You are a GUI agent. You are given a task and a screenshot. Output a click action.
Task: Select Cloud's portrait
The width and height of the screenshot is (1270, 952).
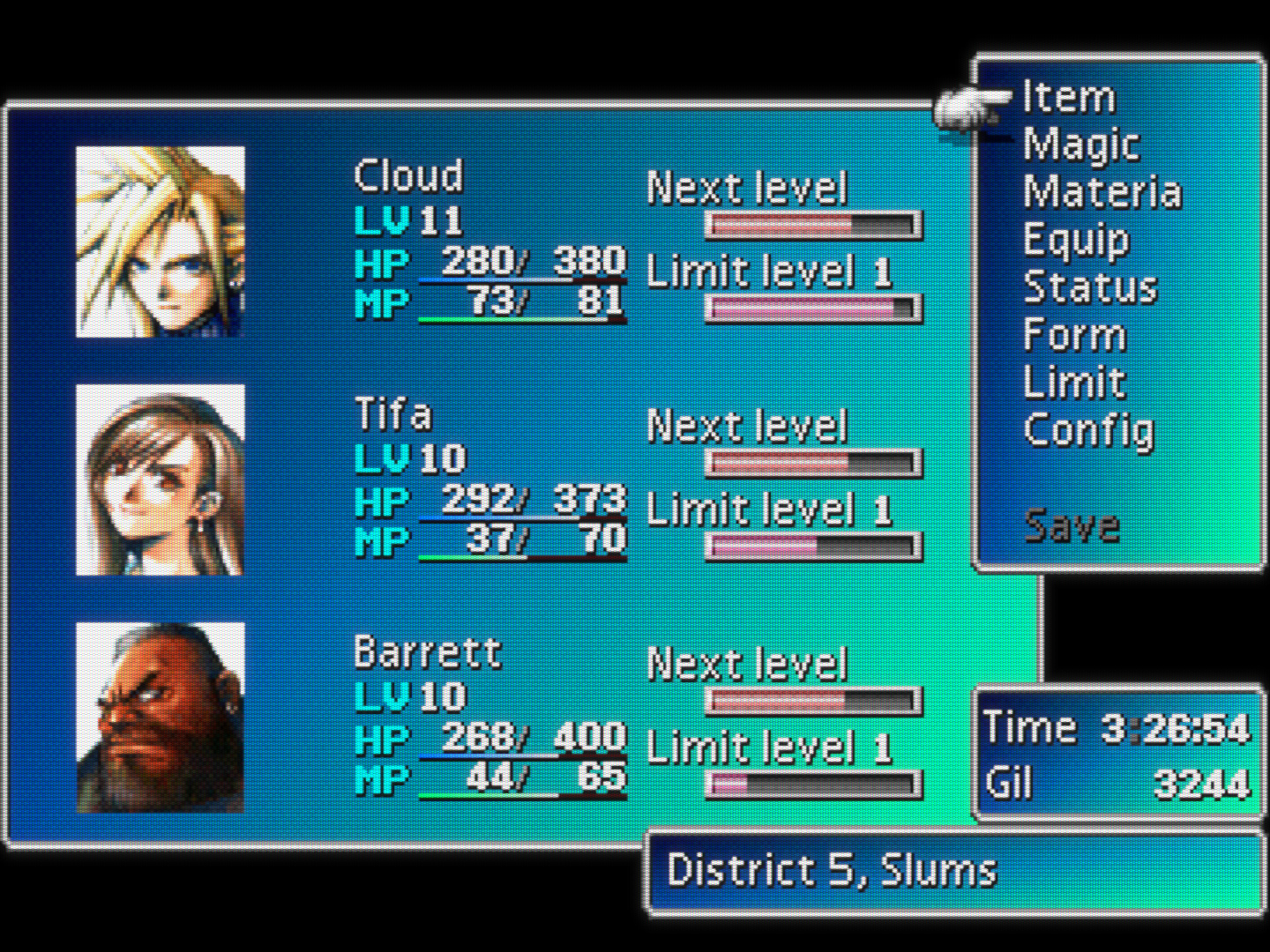(161, 242)
